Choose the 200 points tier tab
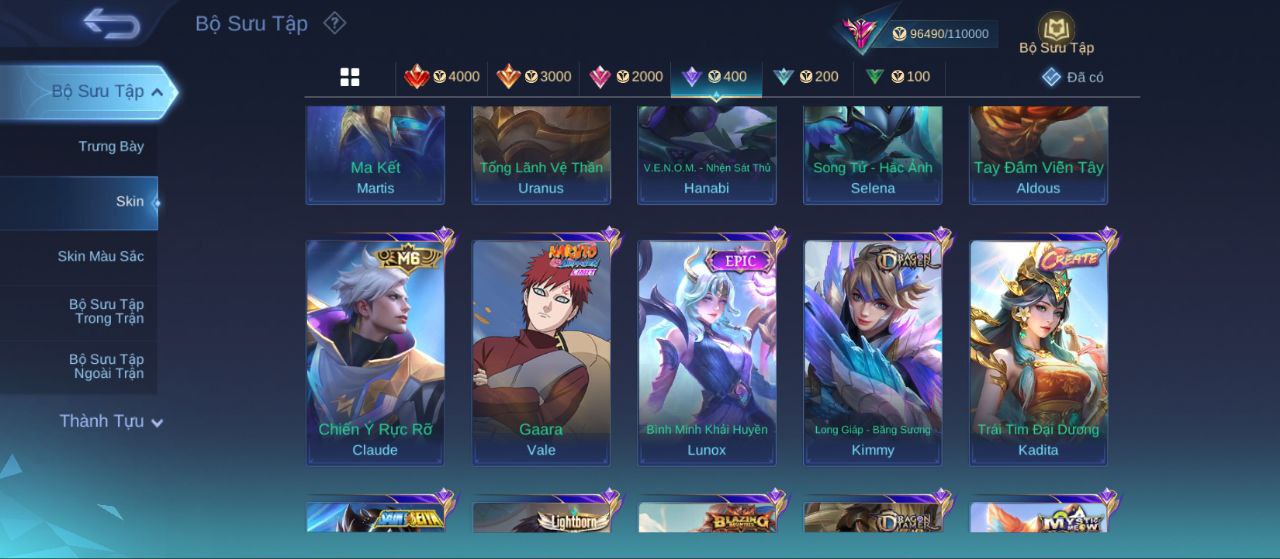1280x559 pixels. tap(806, 77)
